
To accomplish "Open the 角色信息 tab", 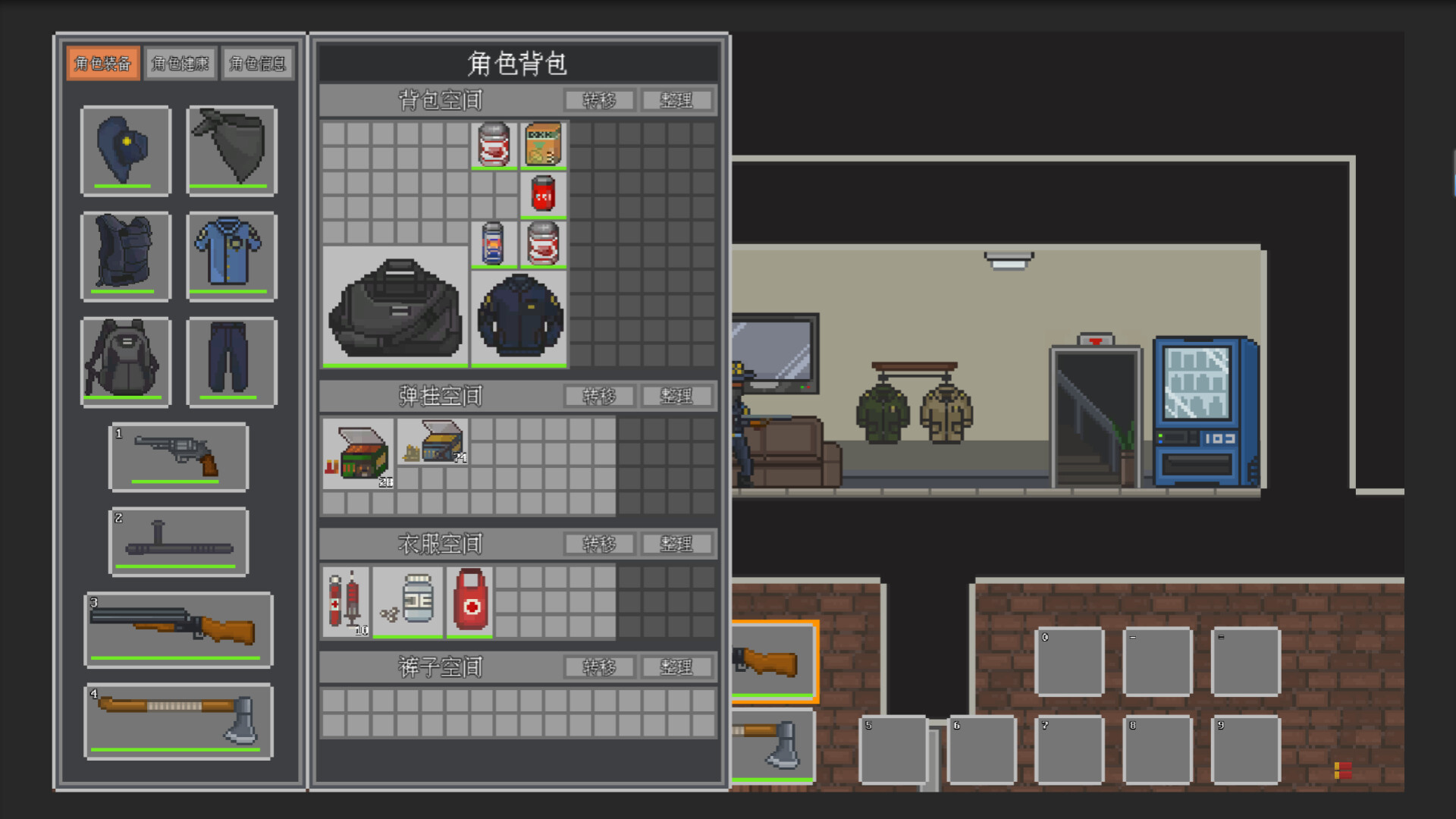I will pyautogui.click(x=258, y=63).
